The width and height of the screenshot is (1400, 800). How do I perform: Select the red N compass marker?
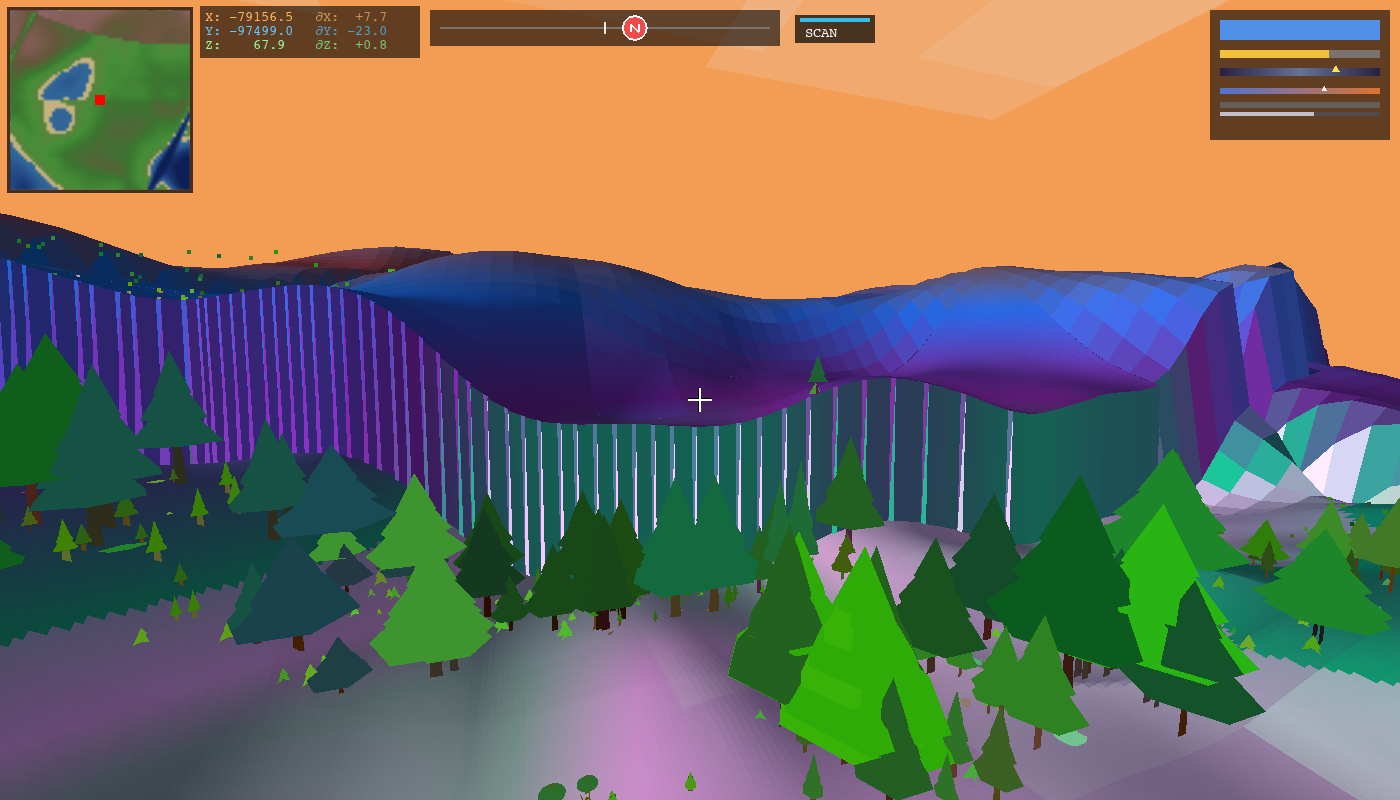tap(635, 28)
